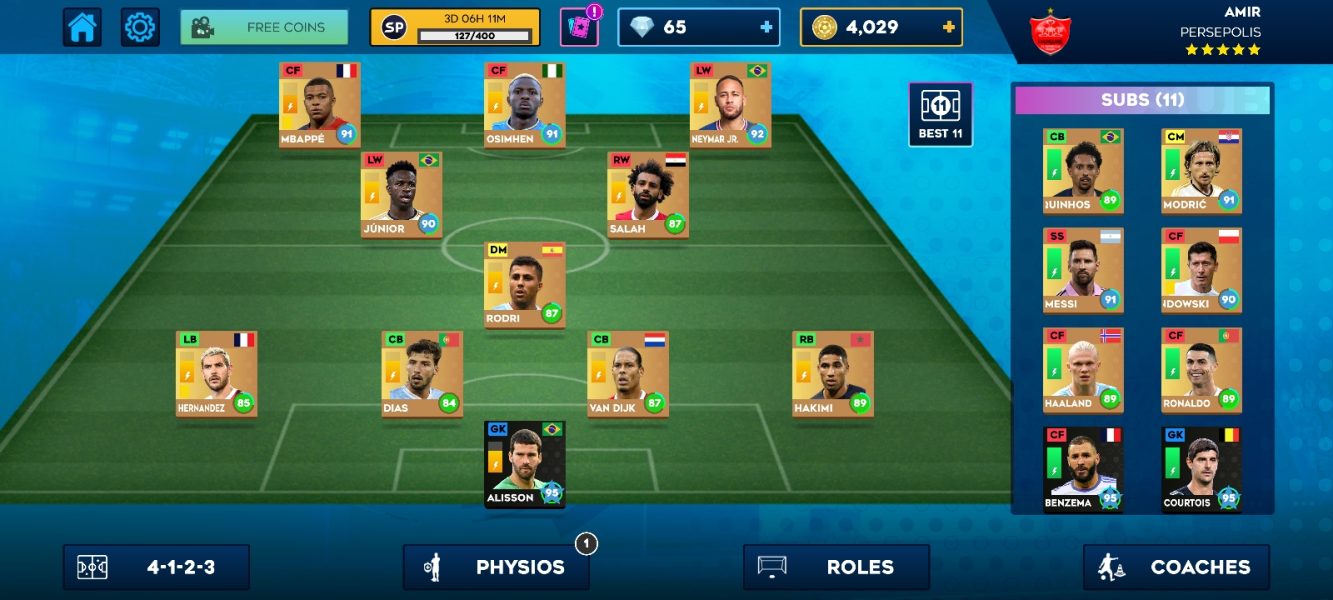Screen dimensions: 1333x600
Task: Select Rodri in defensive midfield
Action: (525, 284)
